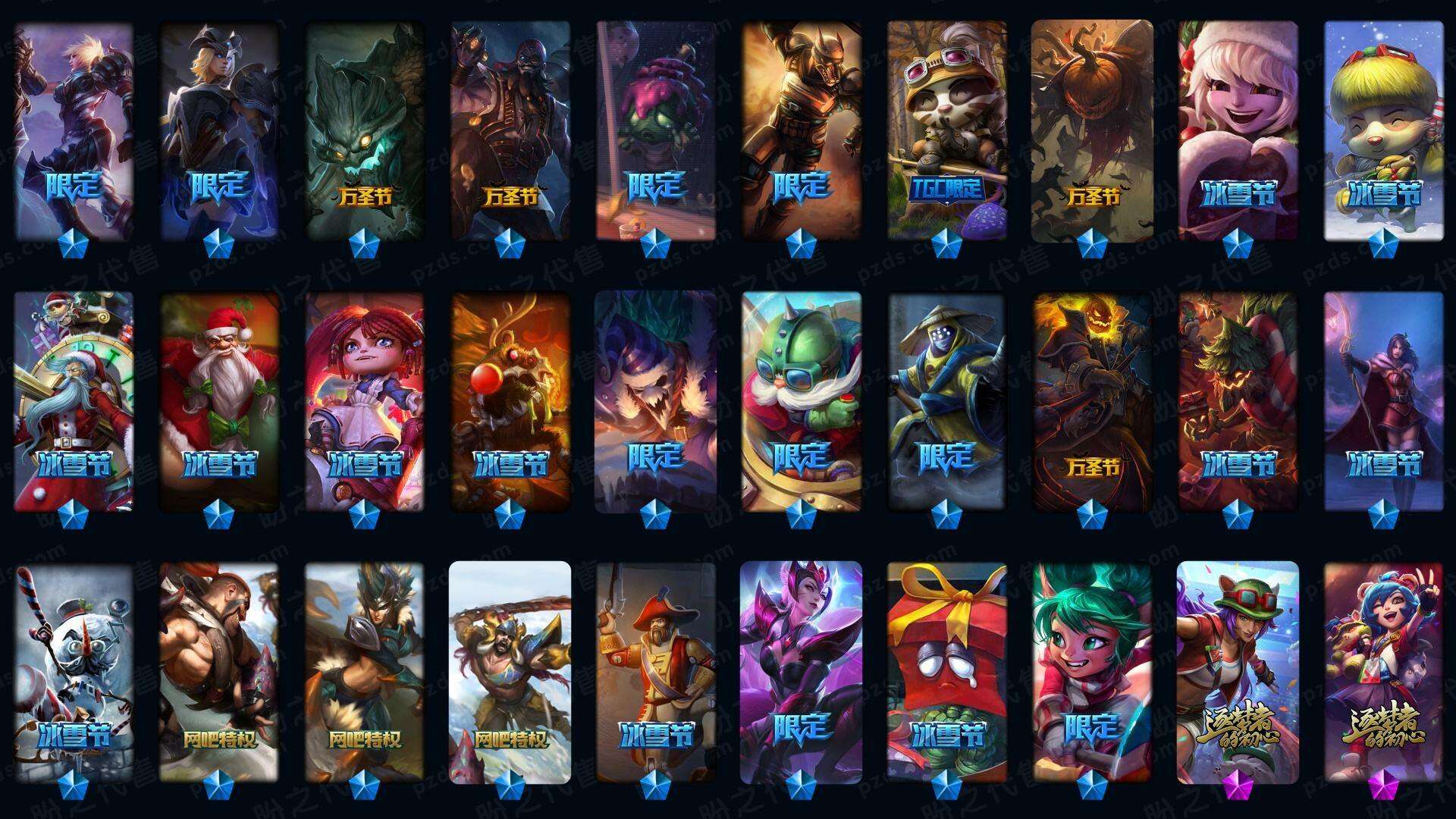Select the Santa Zilean clock card

[74, 402]
